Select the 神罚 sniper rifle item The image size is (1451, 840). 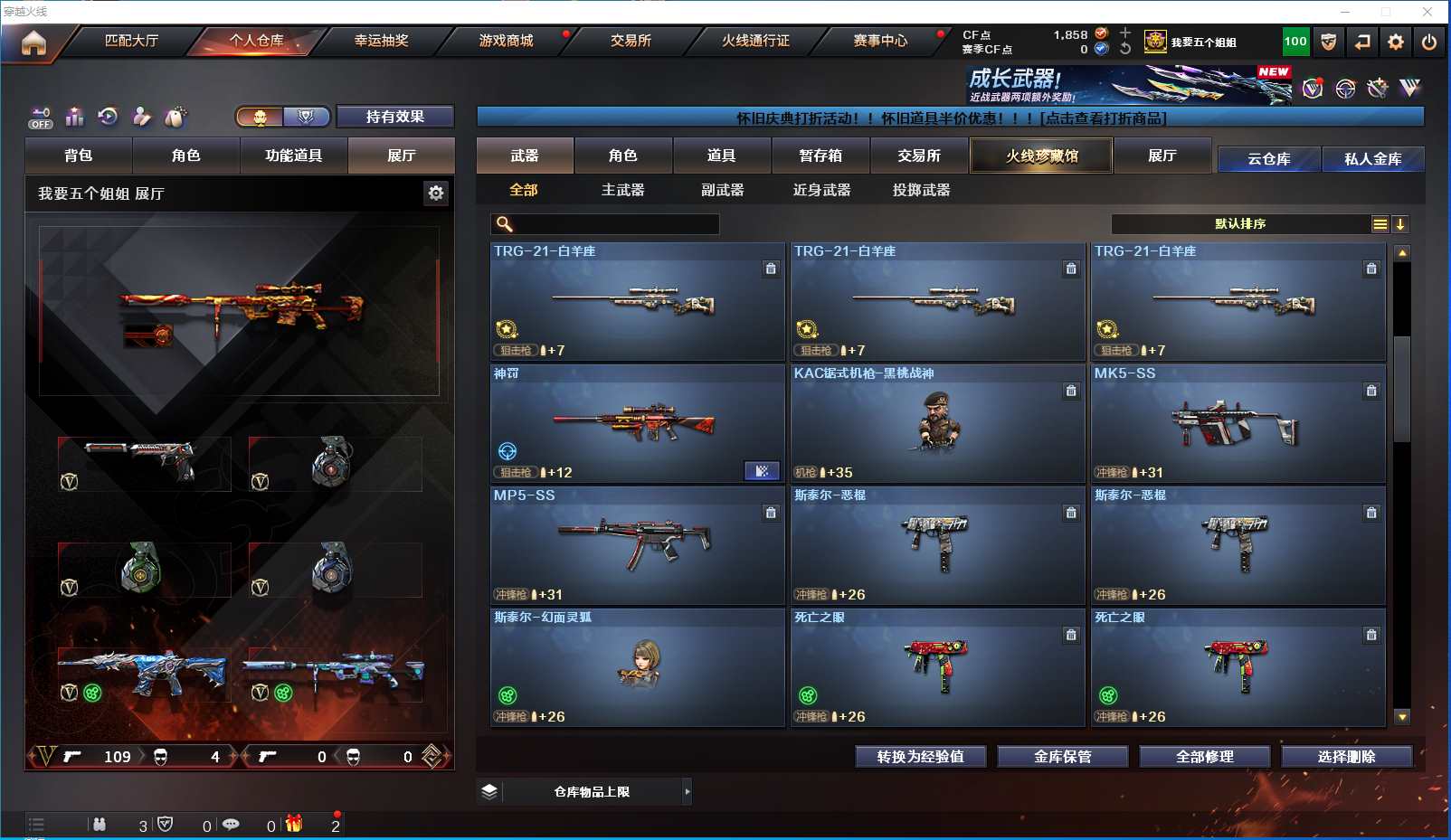click(637, 423)
